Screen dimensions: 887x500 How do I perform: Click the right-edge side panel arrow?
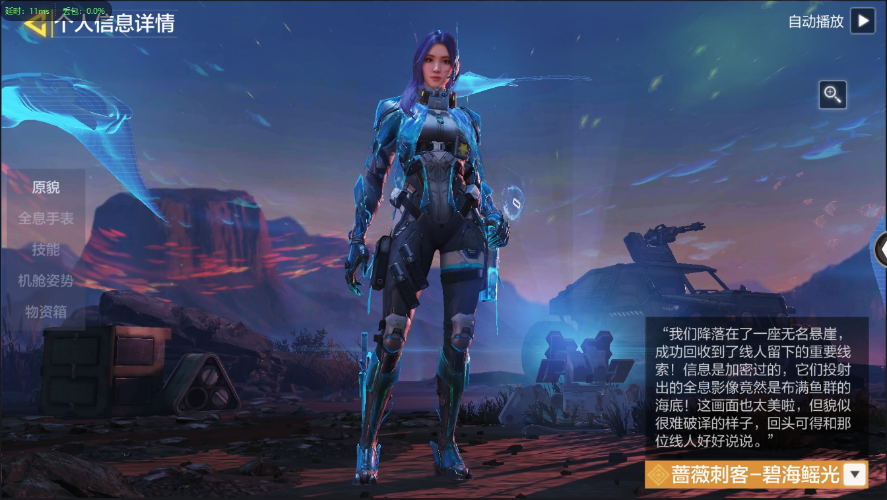pos(880,249)
